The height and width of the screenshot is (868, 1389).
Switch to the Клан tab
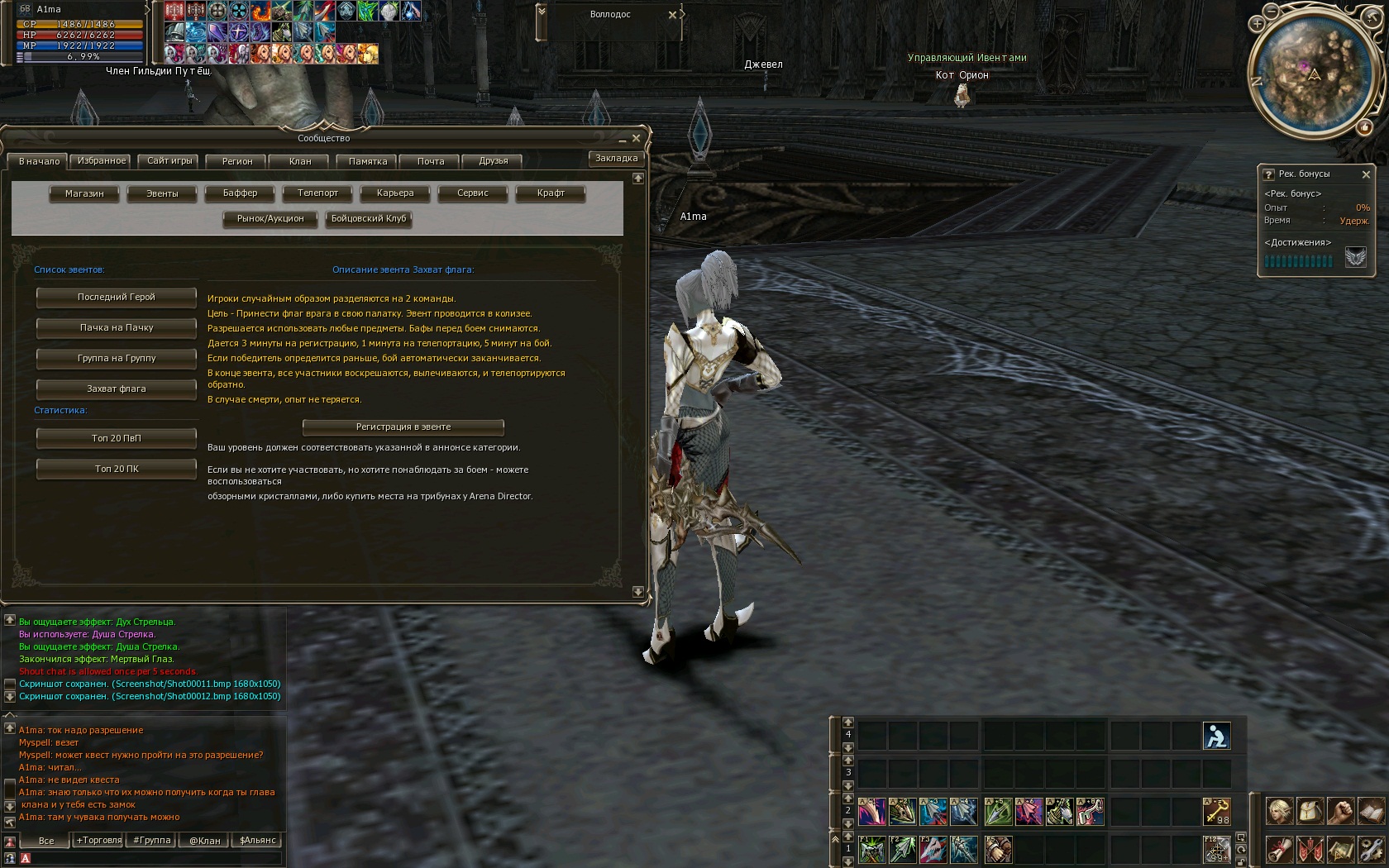[x=300, y=161]
